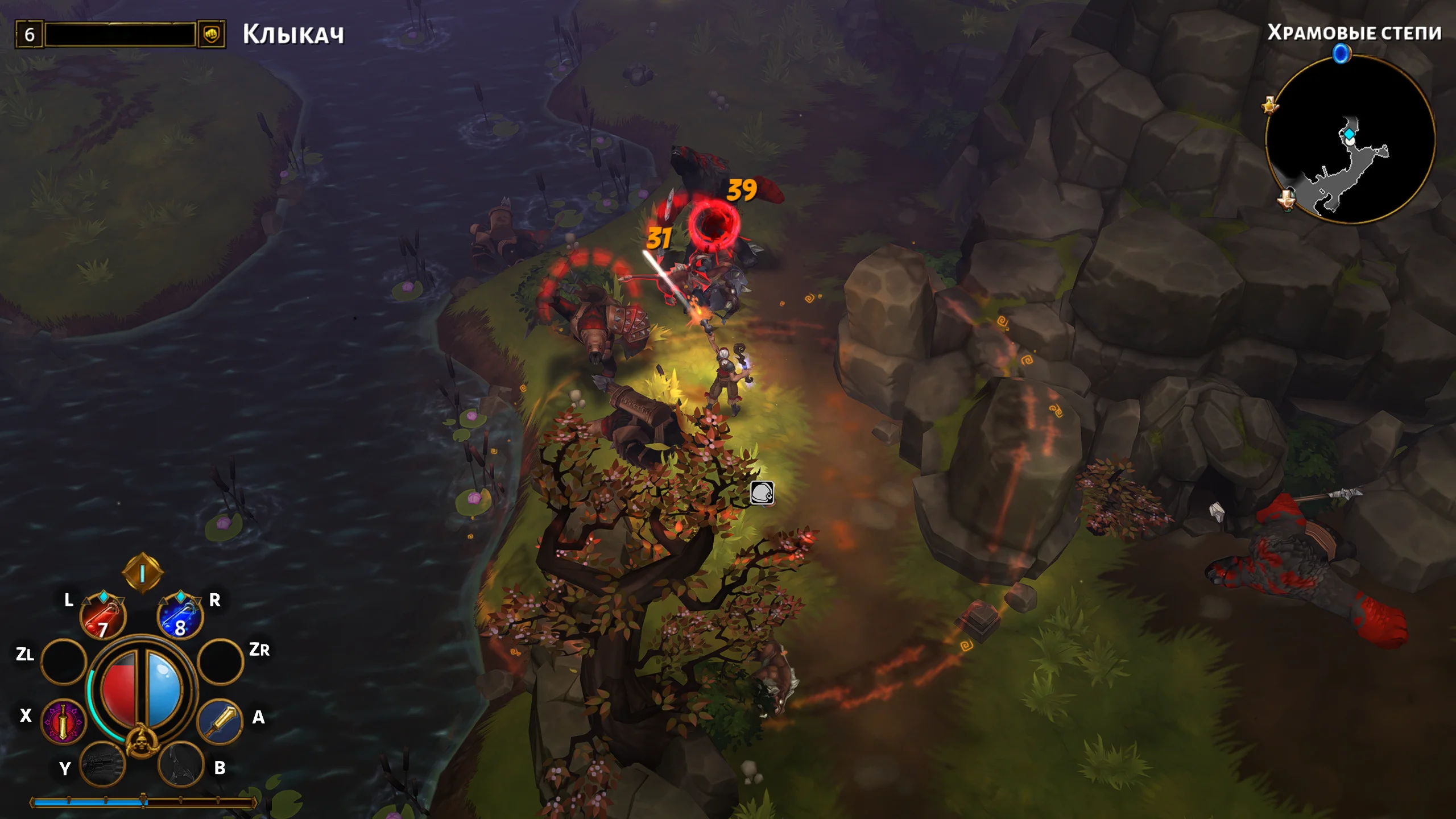Screen dimensions: 1456x819
Task: Click the down-arrow marker on the minimap edge
Action: (1287, 199)
